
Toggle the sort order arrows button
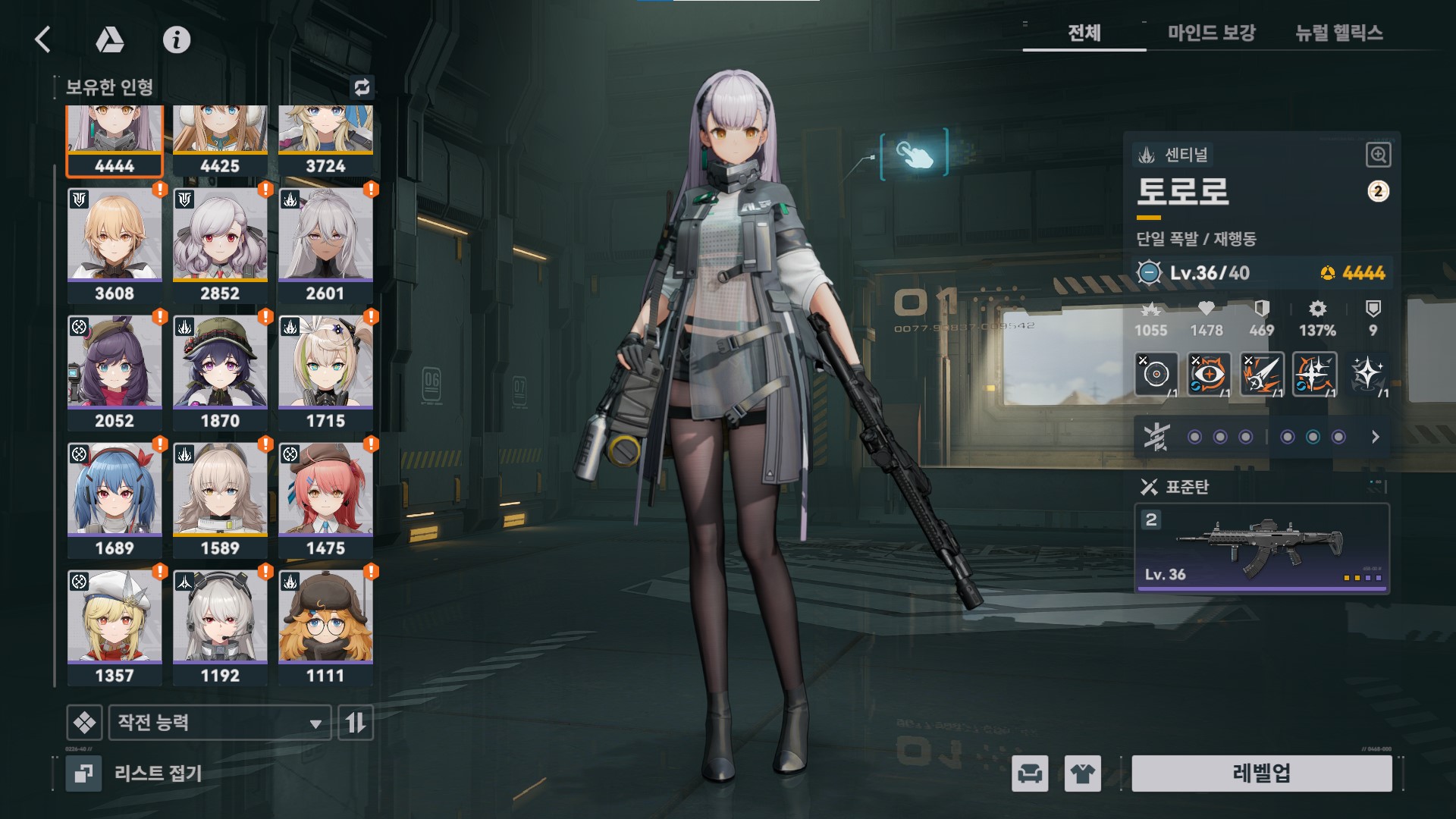tap(356, 722)
